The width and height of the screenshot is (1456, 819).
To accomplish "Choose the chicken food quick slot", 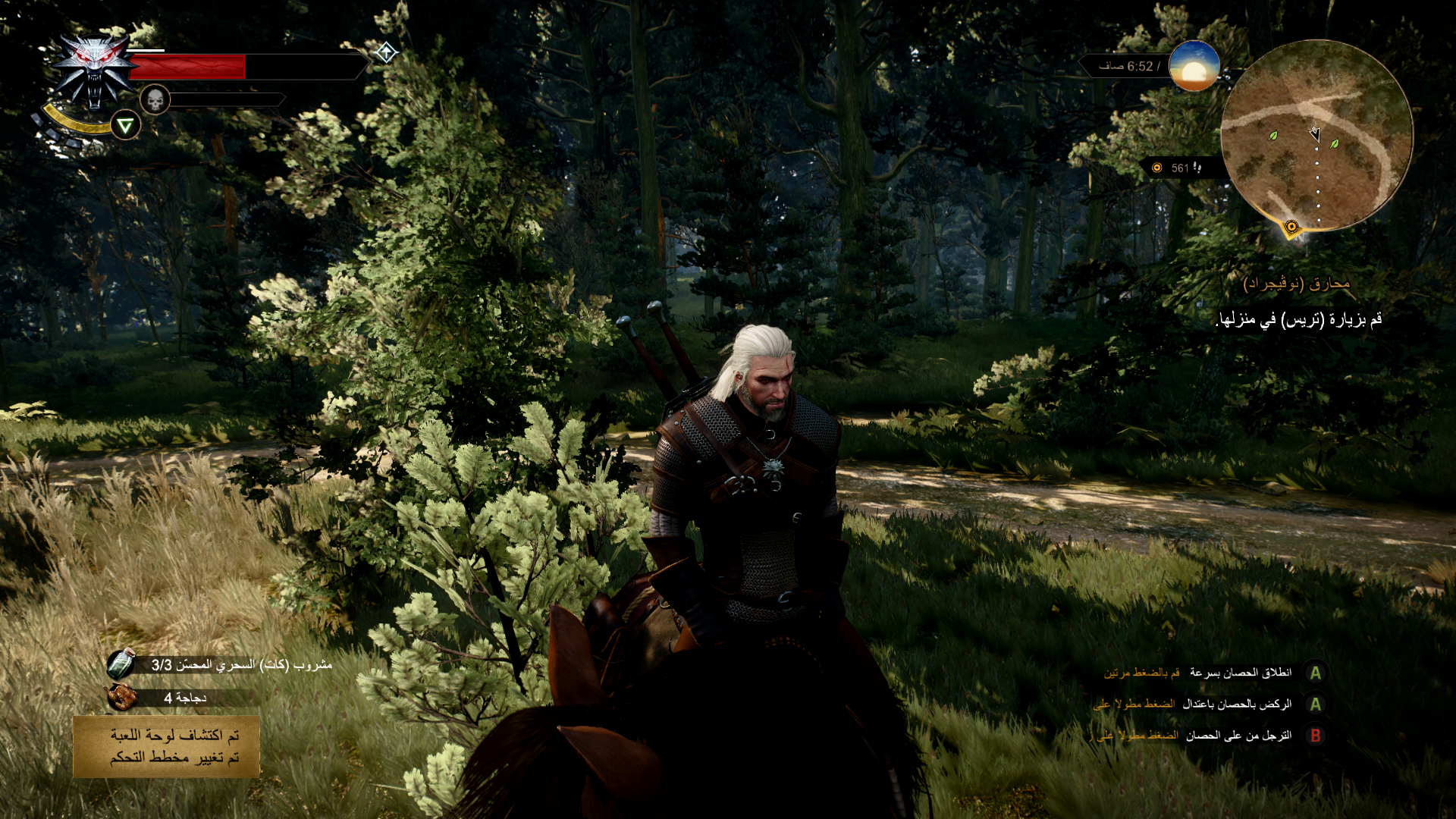I will tap(121, 697).
